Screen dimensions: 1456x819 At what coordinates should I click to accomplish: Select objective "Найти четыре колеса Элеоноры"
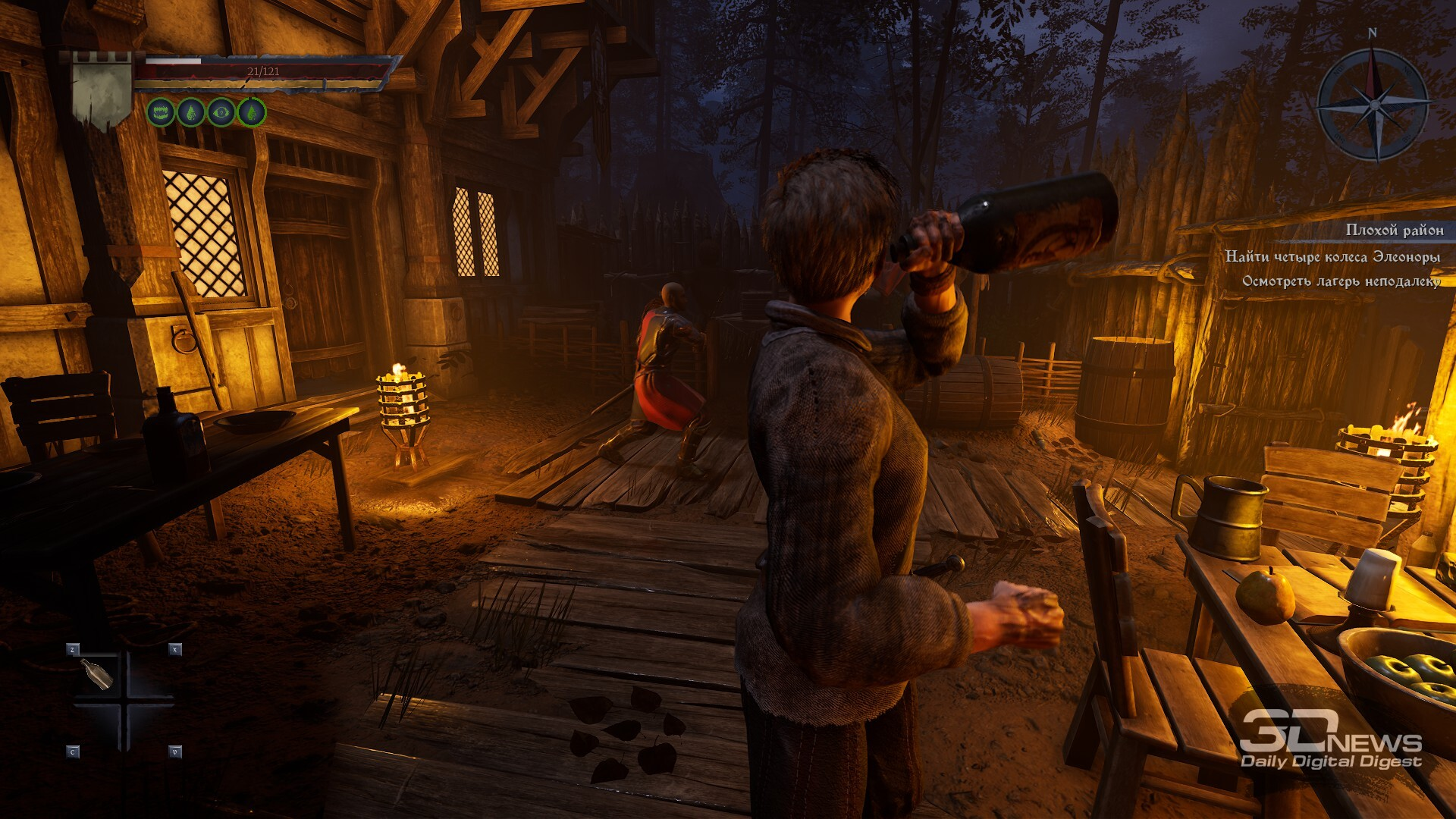click(1332, 257)
